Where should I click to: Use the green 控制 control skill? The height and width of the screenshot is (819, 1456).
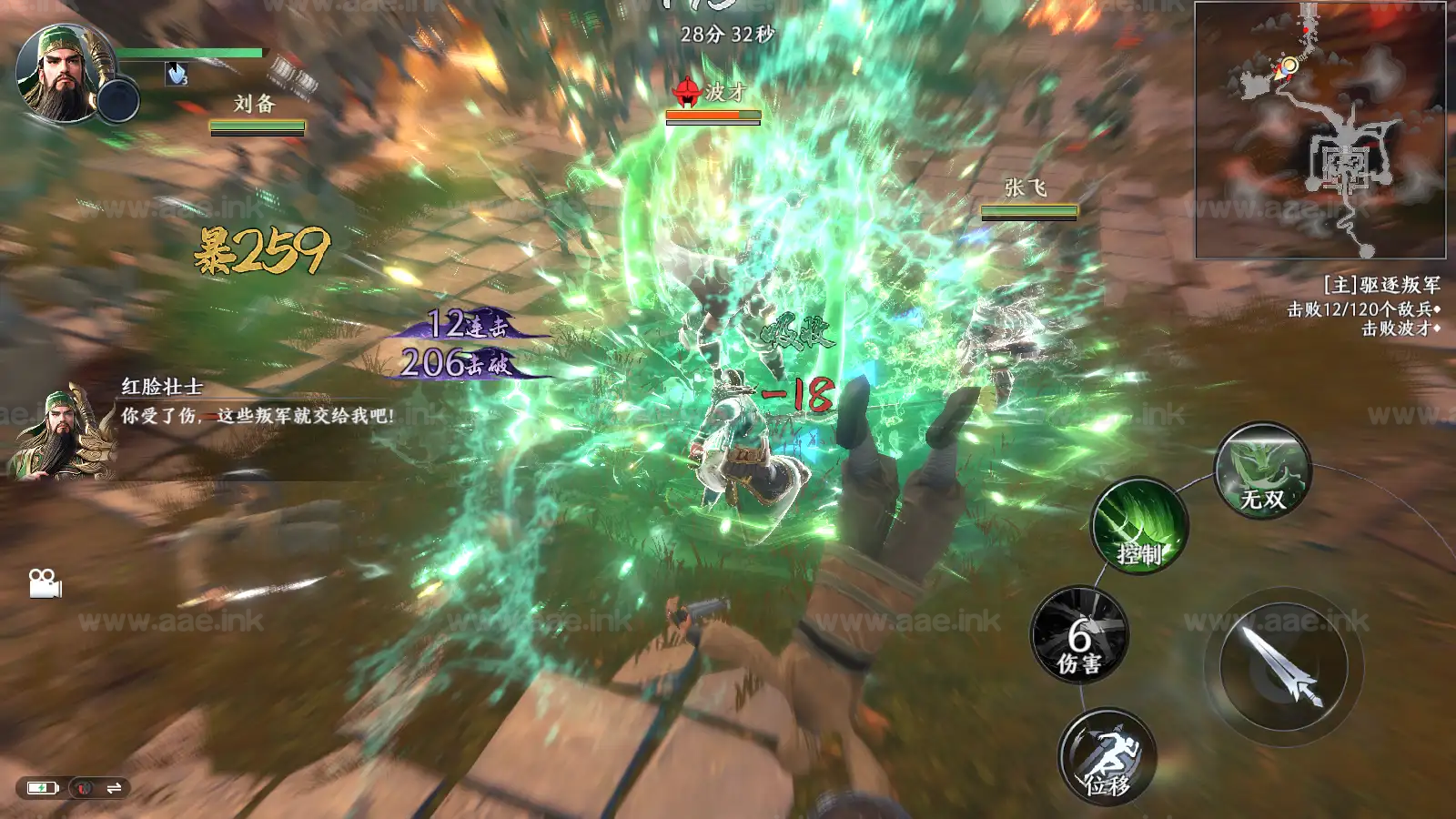pyautogui.click(x=1139, y=525)
